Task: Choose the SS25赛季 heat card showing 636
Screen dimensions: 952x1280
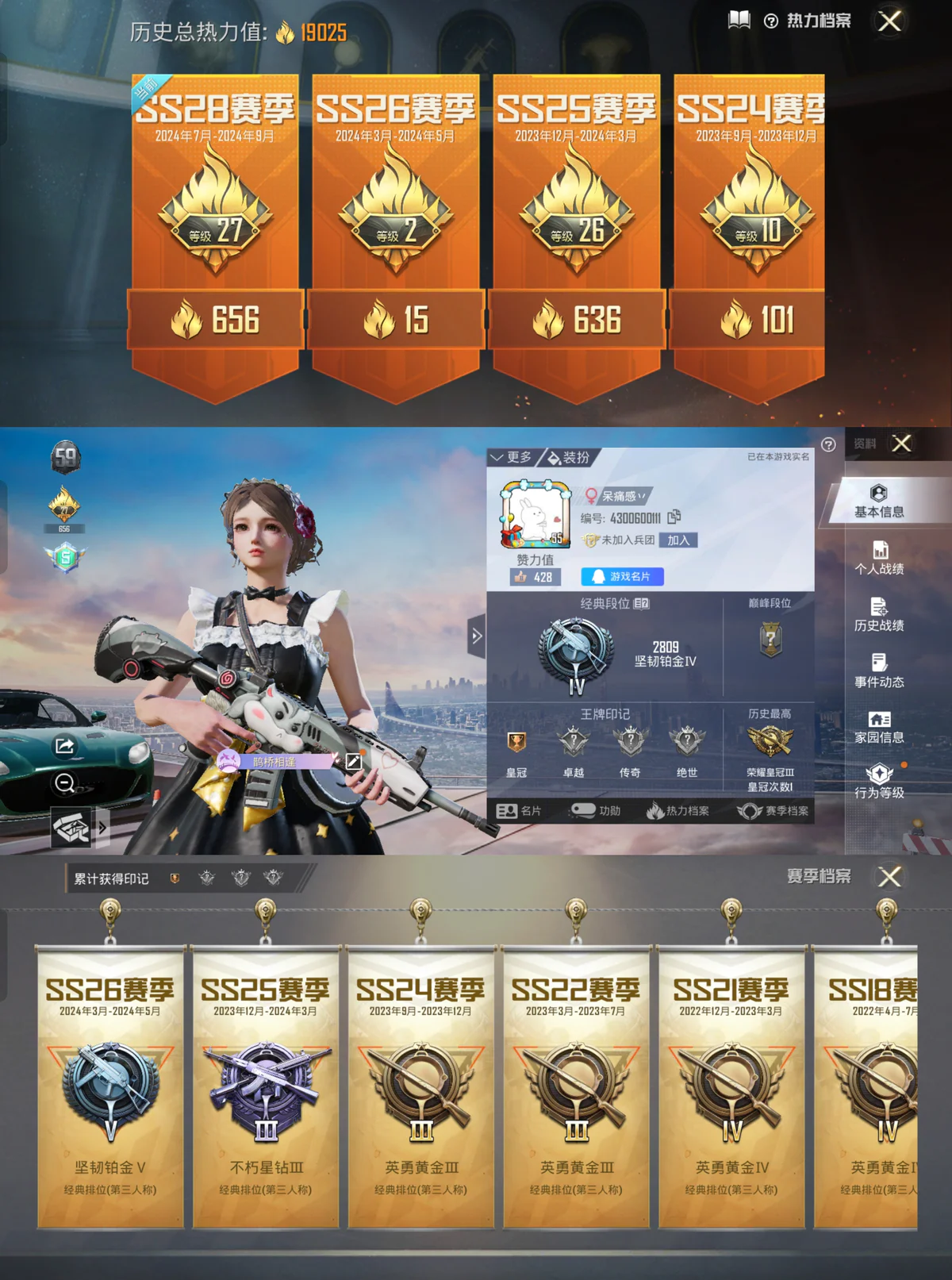Action: click(577, 230)
